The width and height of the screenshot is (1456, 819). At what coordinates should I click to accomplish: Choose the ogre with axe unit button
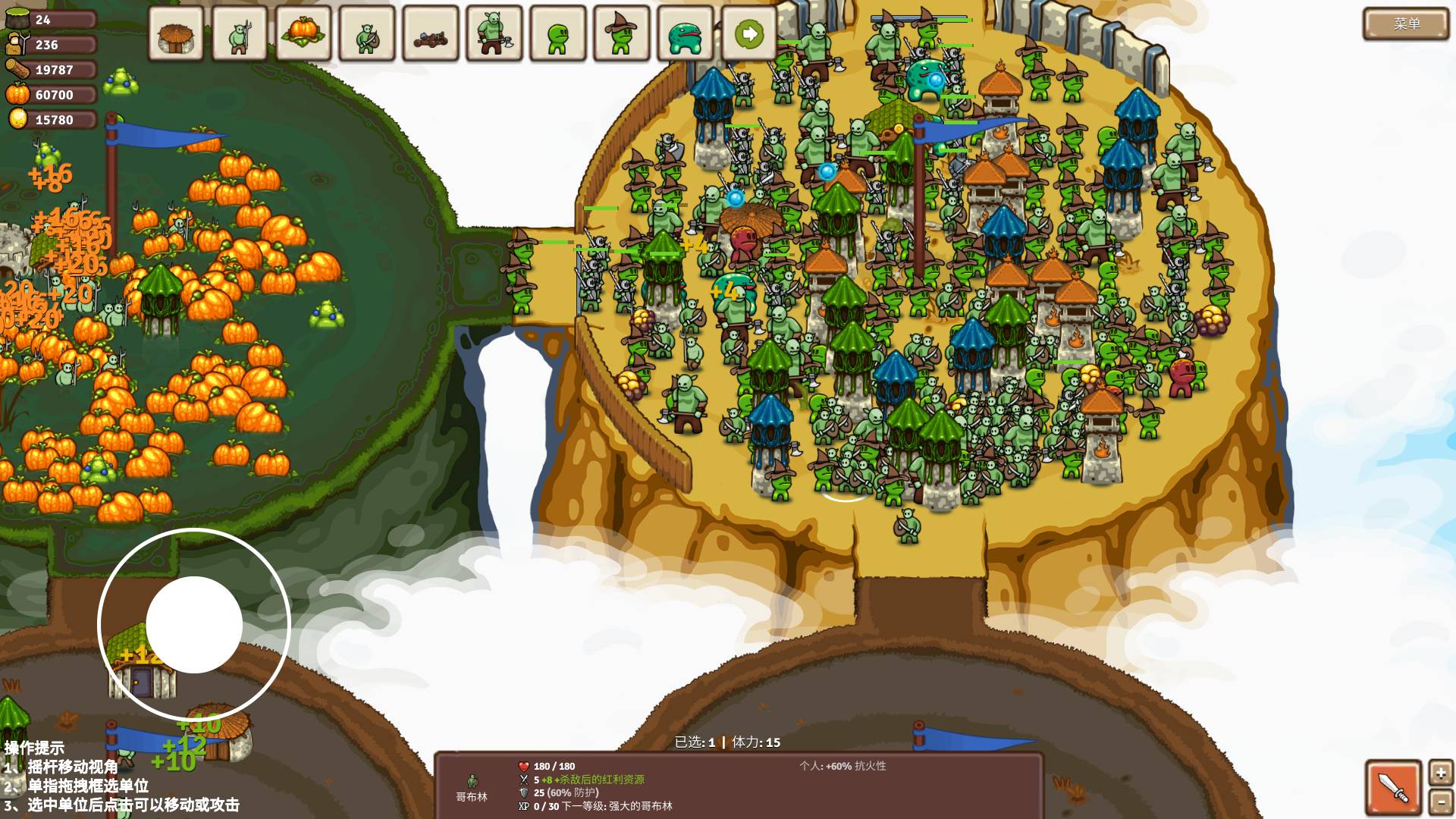(494, 34)
